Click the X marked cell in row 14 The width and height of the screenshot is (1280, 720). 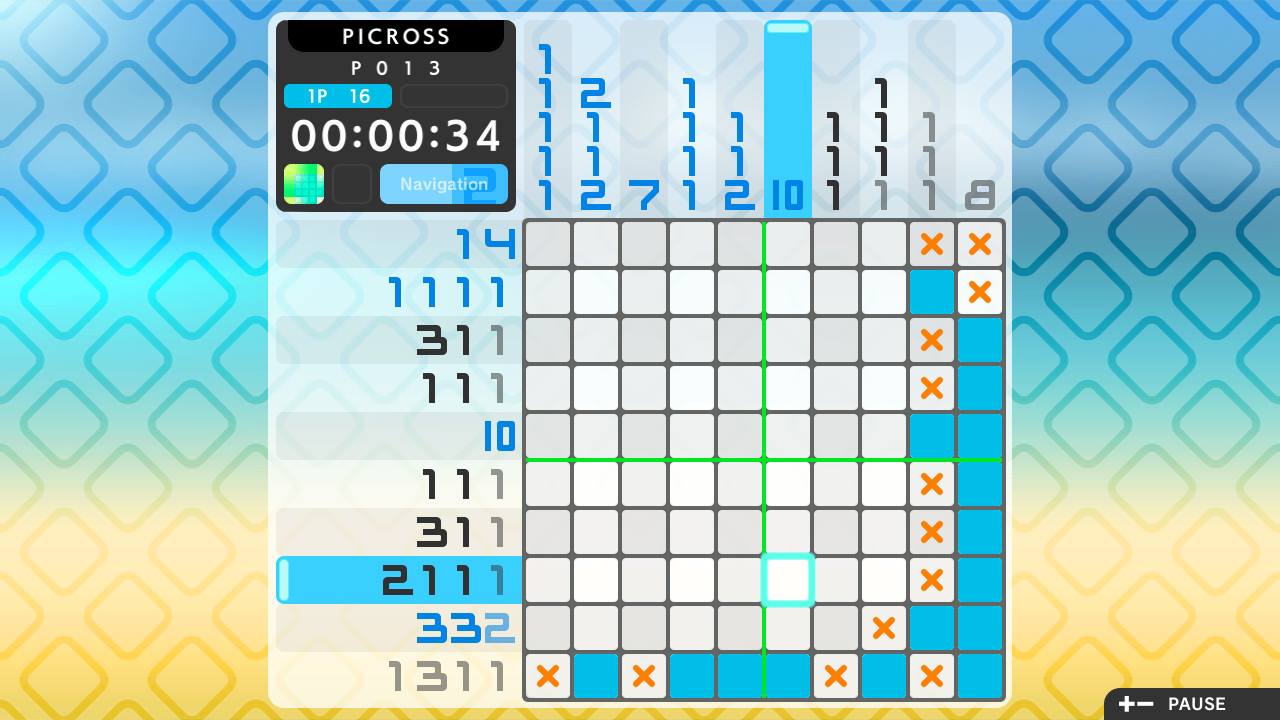[932, 244]
